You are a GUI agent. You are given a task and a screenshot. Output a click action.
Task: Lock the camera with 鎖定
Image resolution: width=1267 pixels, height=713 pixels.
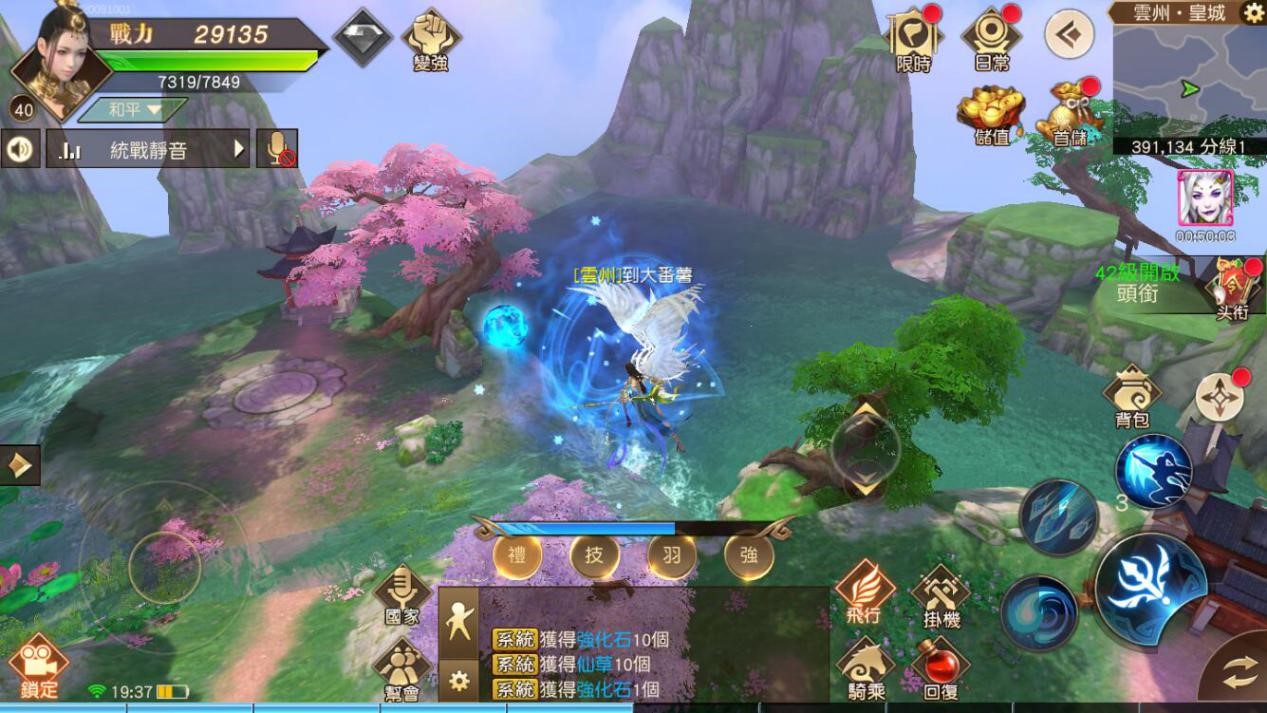coord(38,664)
